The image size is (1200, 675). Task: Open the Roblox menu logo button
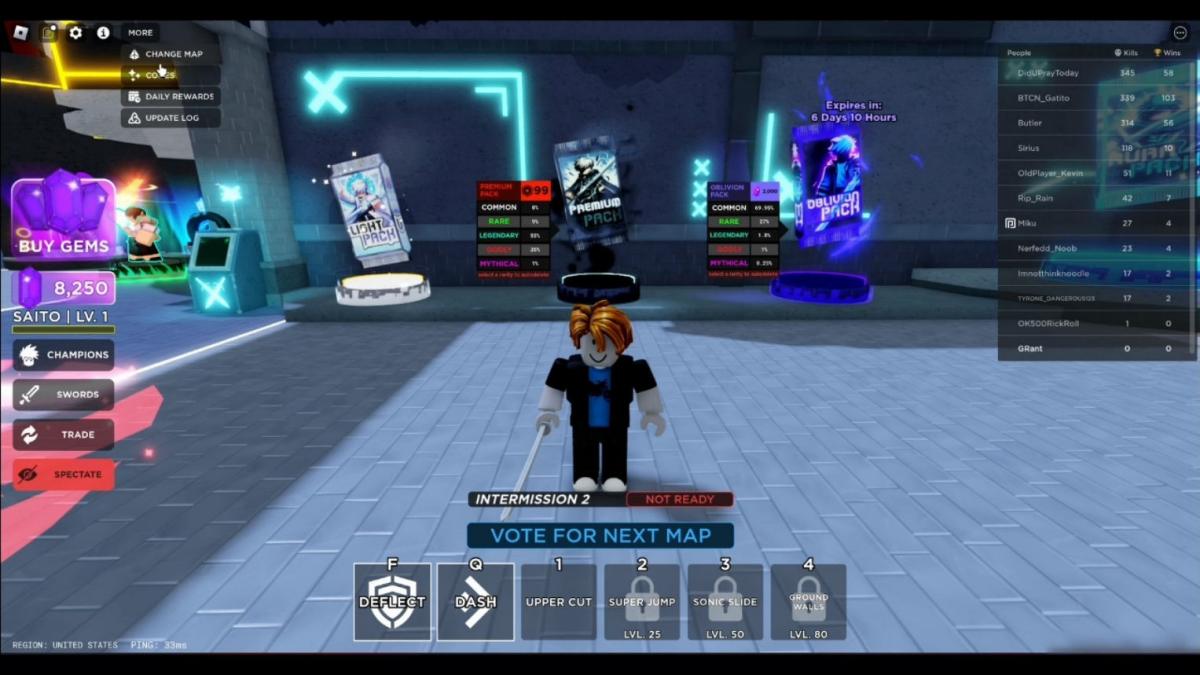[21, 32]
